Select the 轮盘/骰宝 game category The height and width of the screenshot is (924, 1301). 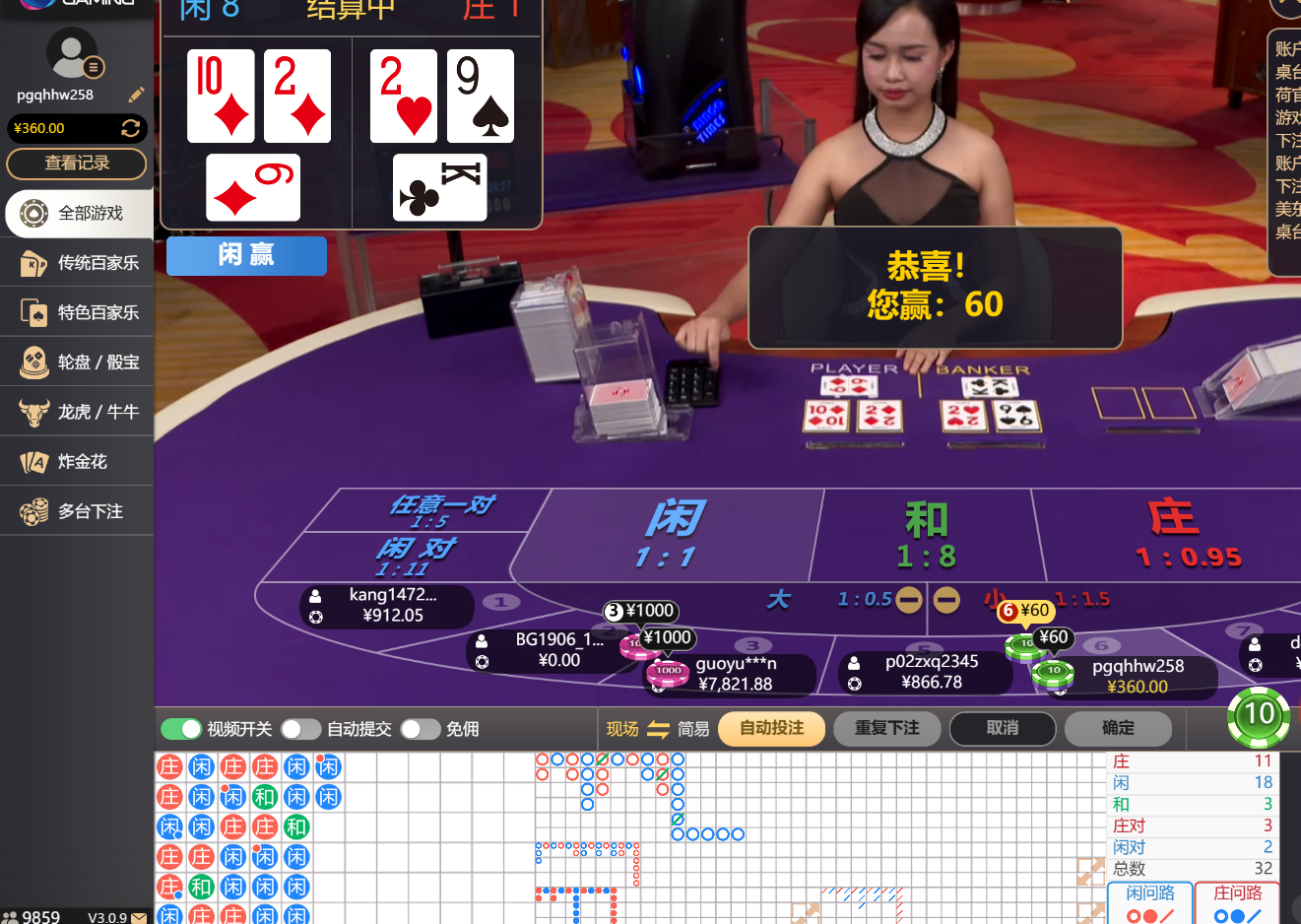click(76, 362)
